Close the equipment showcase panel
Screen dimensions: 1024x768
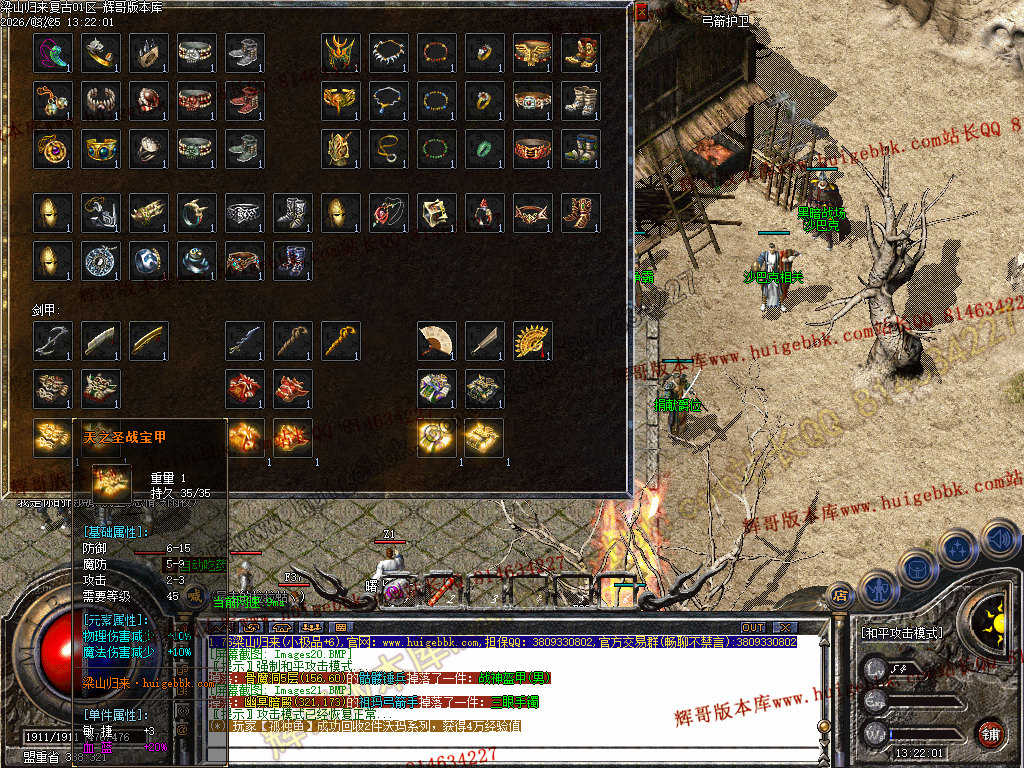(642, 11)
